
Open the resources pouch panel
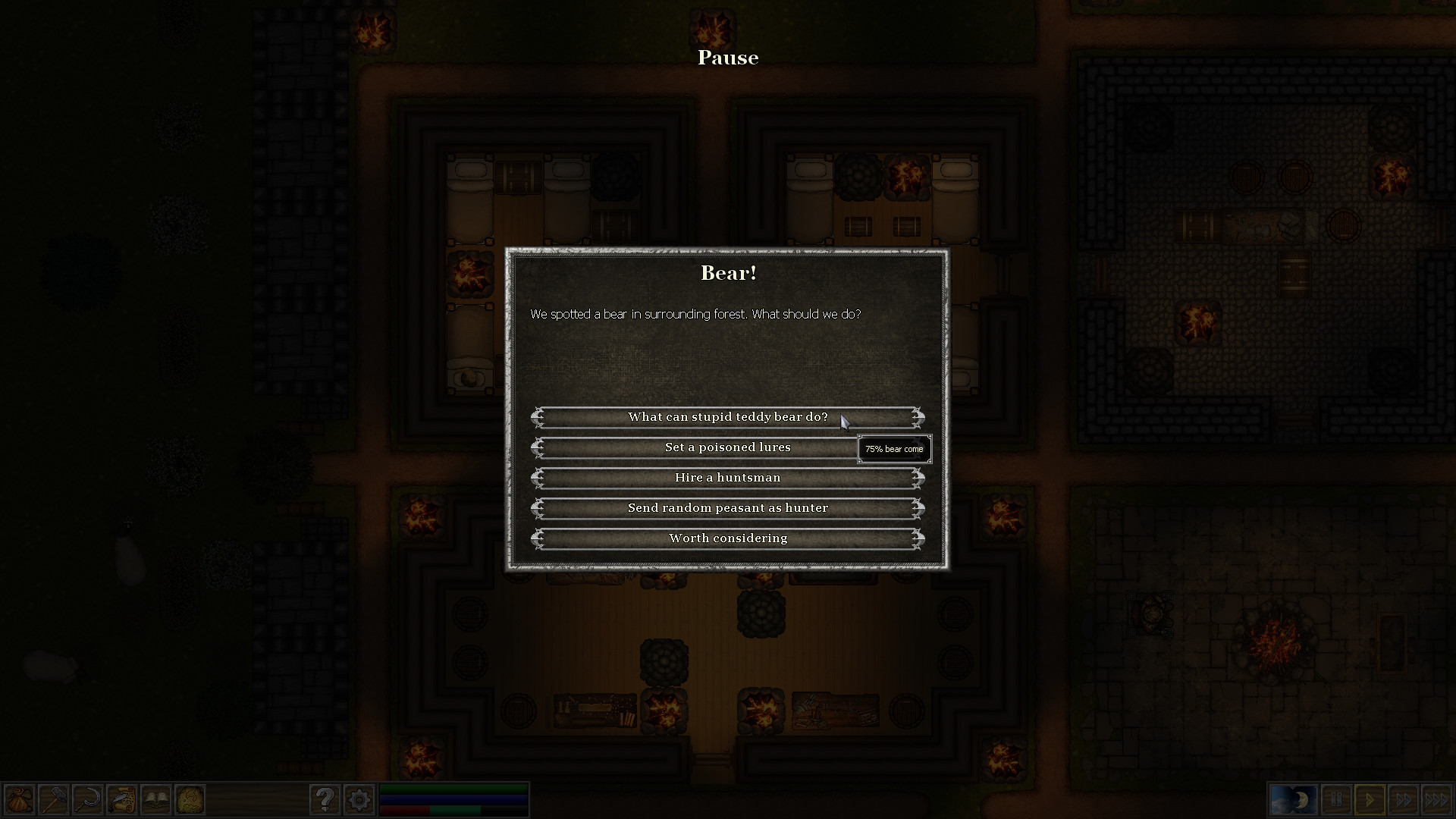tap(20, 799)
